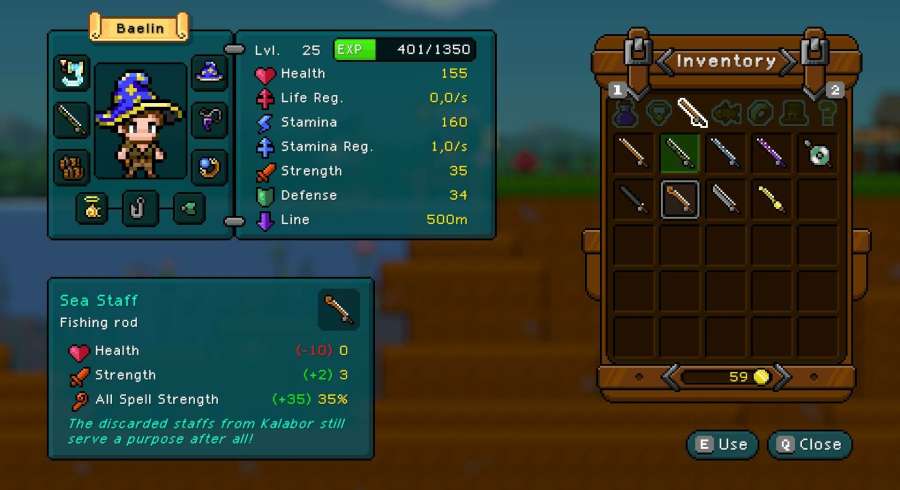Image resolution: width=900 pixels, height=490 pixels.
Task: Pick the compact disc item slot
Action: click(818, 152)
